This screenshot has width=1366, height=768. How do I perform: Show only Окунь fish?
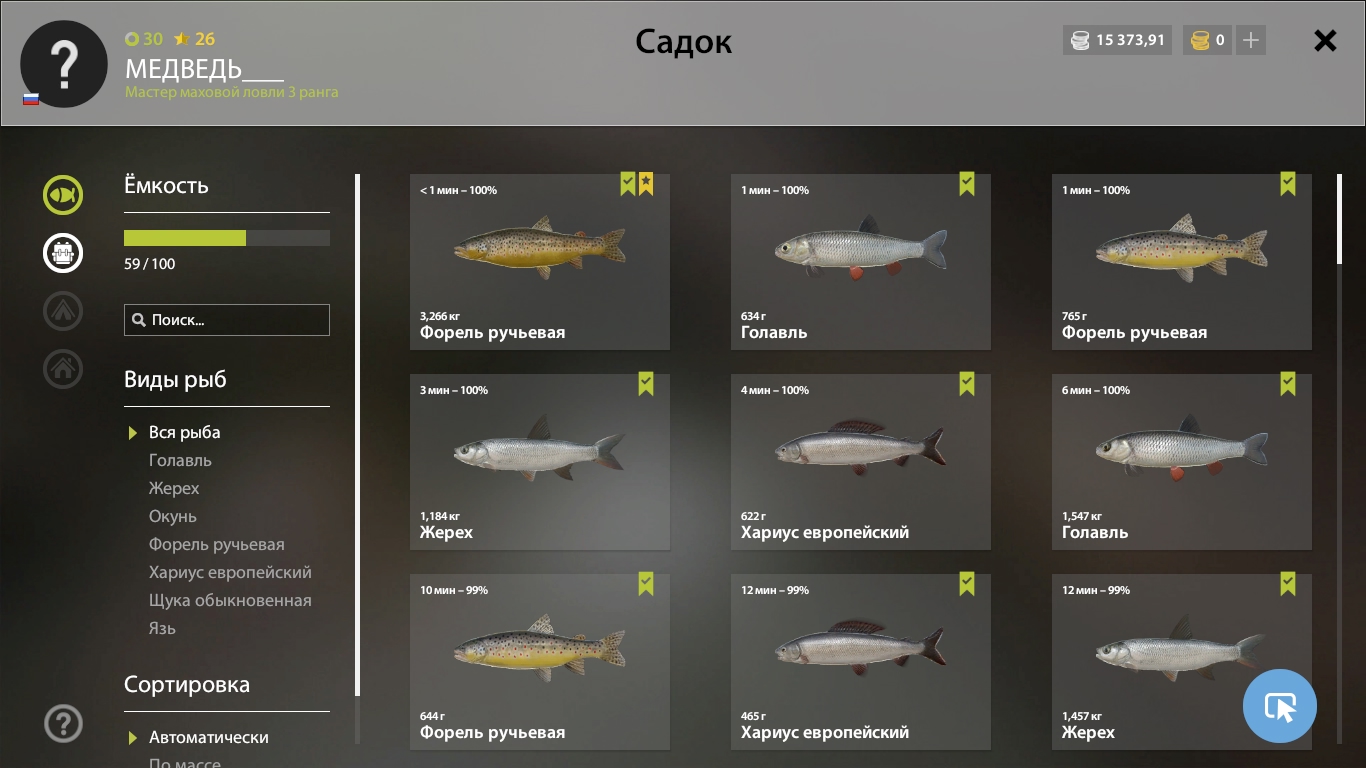click(173, 516)
